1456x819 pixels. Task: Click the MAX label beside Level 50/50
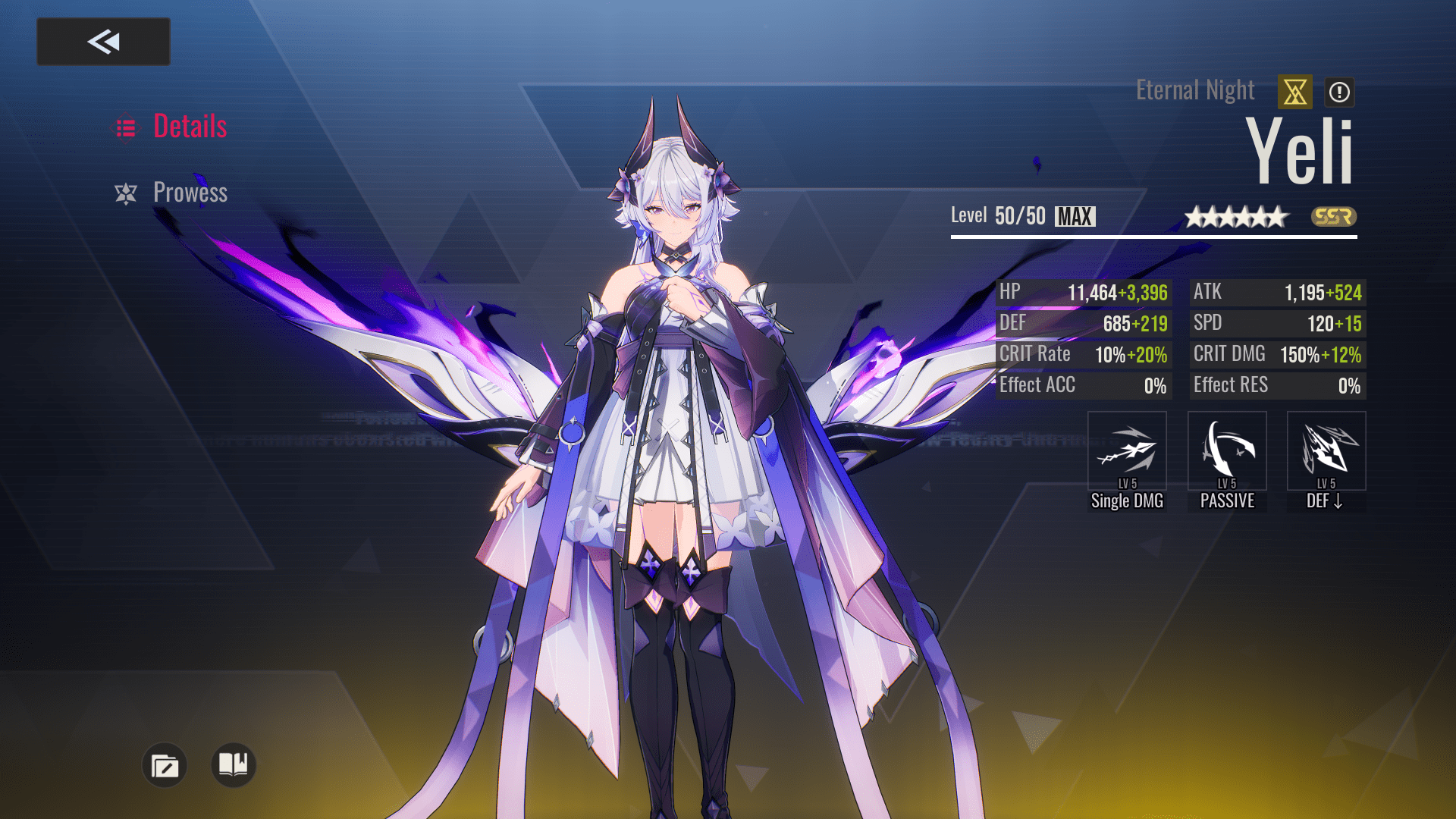click(x=1076, y=216)
